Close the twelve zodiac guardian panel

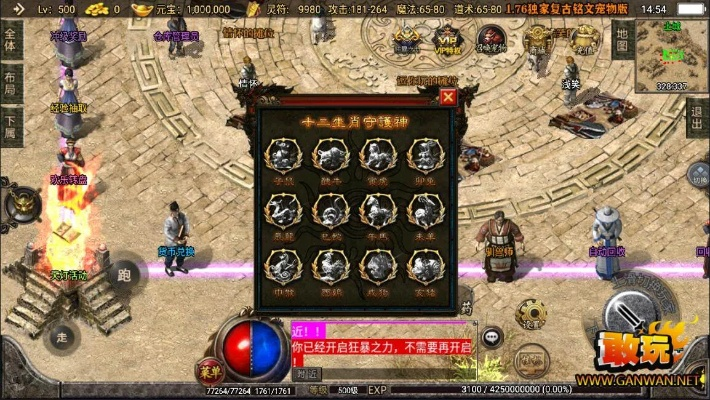coord(448,97)
